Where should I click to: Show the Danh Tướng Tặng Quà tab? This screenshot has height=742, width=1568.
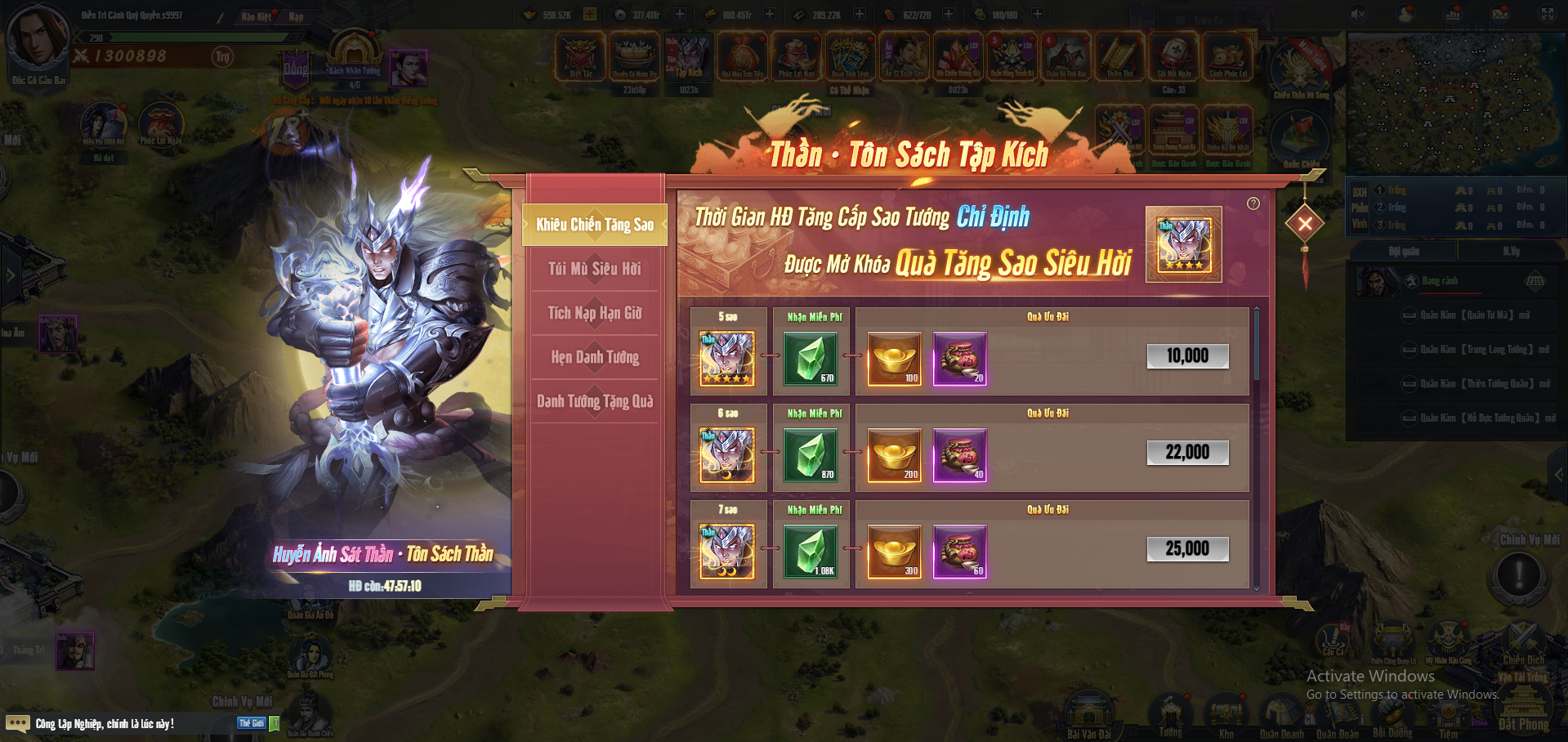[x=594, y=401]
